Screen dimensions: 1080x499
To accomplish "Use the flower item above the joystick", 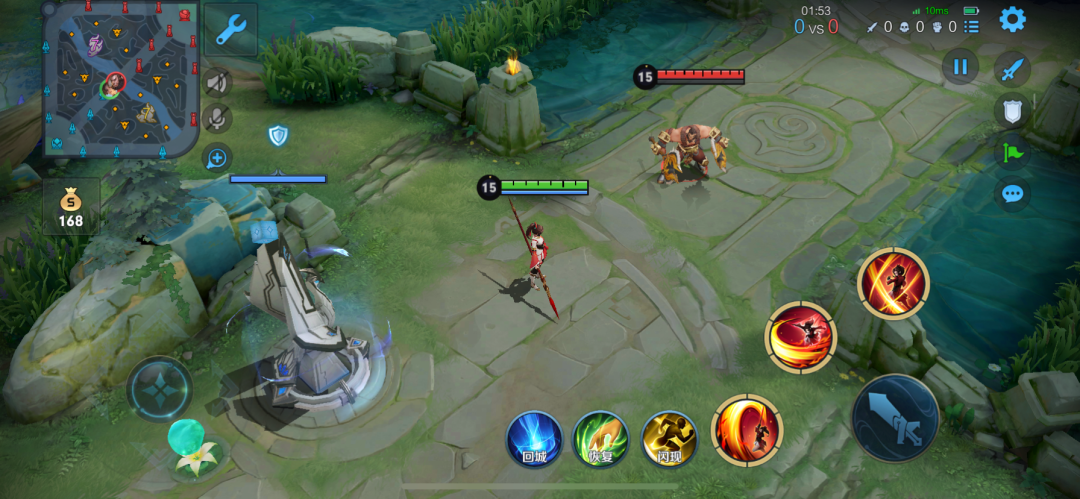I will 192,447.
